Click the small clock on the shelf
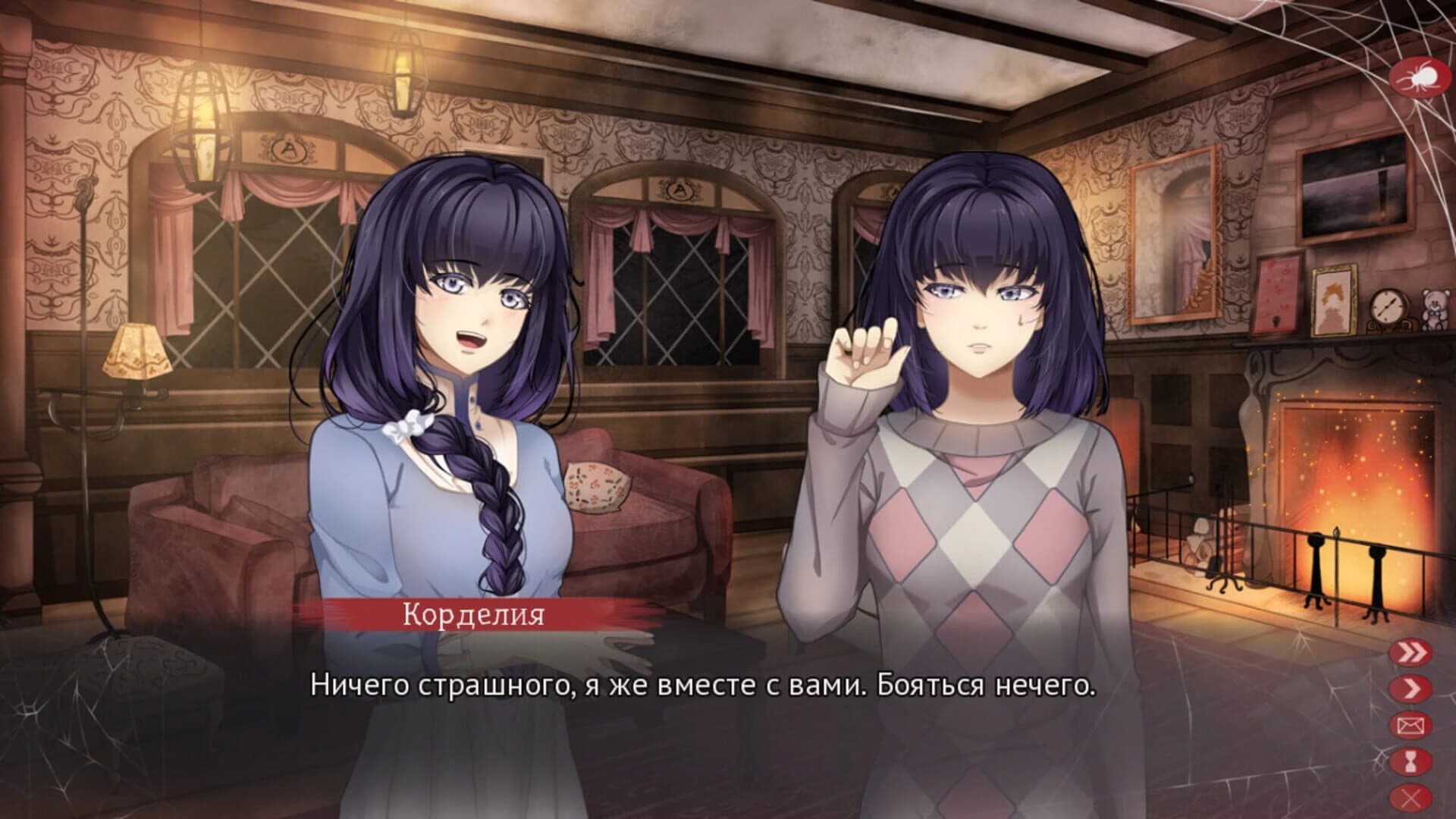1456x819 pixels. click(1389, 307)
